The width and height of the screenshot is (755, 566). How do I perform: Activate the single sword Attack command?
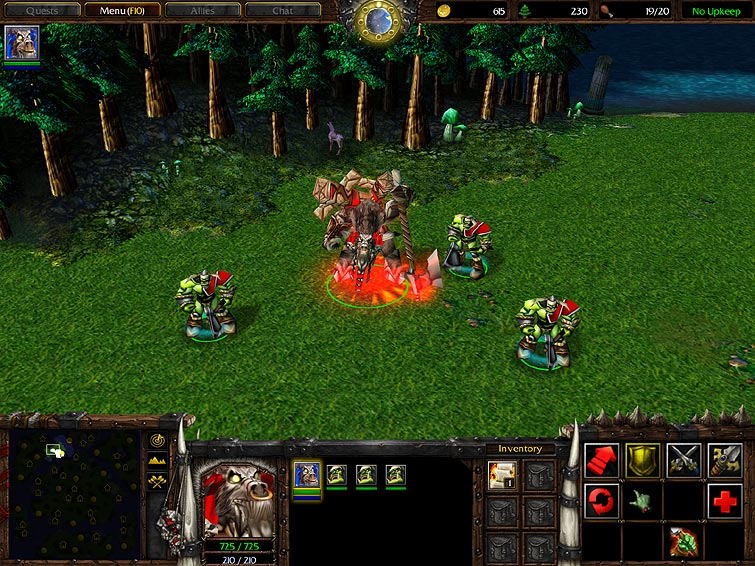click(724, 460)
